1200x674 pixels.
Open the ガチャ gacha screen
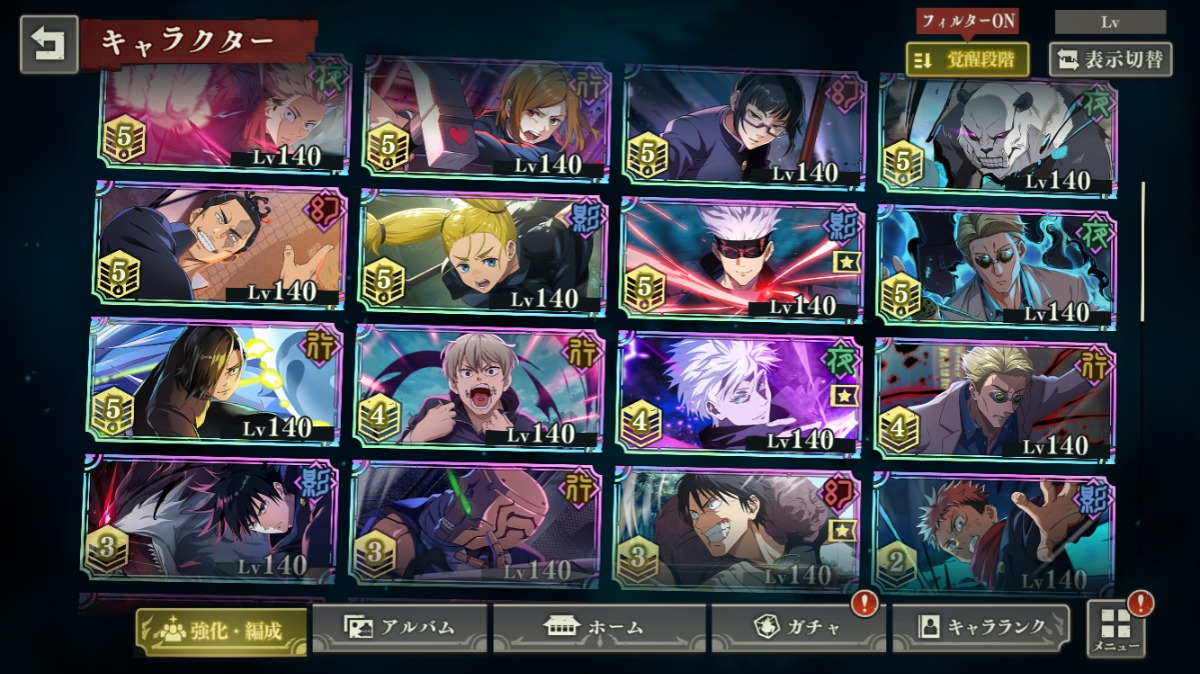click(797, 628)
